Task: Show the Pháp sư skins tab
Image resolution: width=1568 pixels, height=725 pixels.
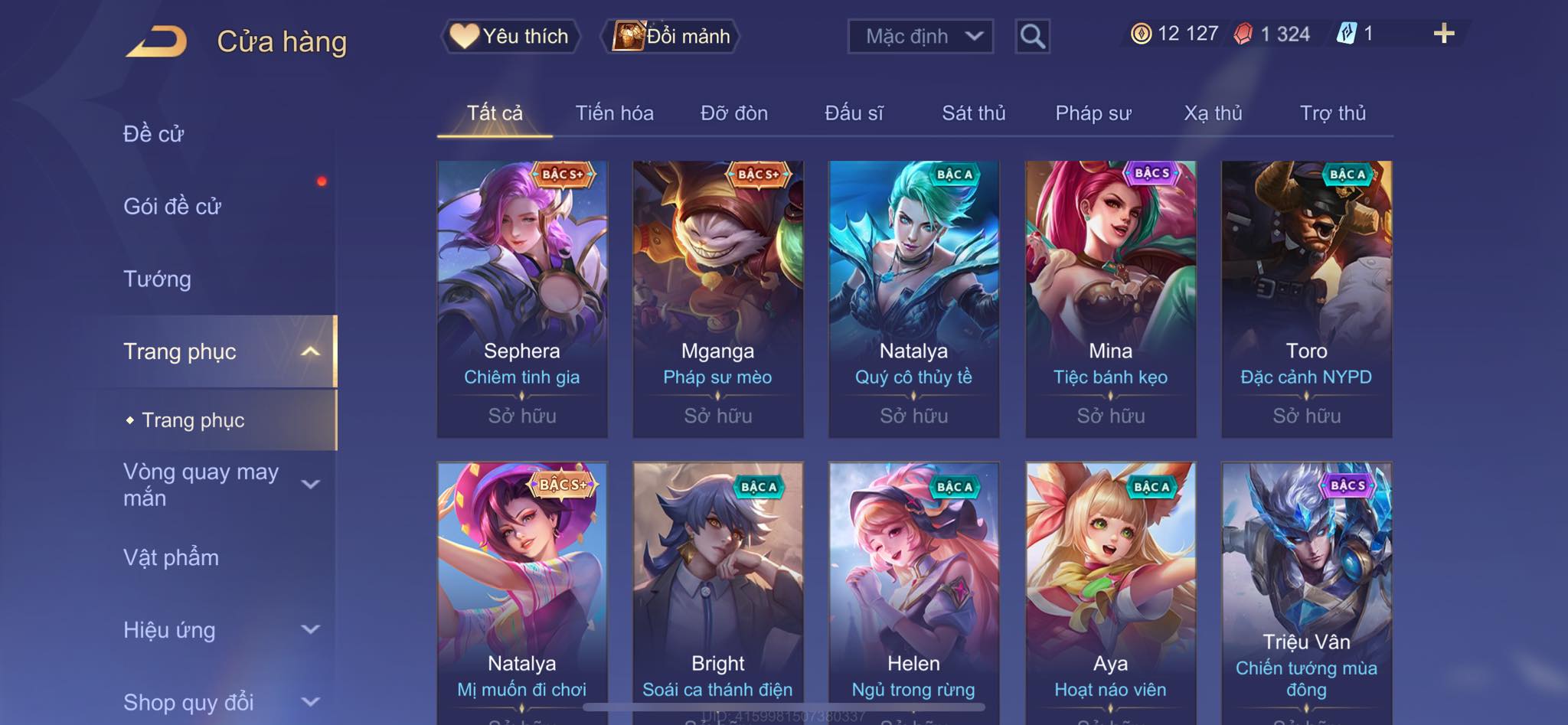Action: point(1093,113)
